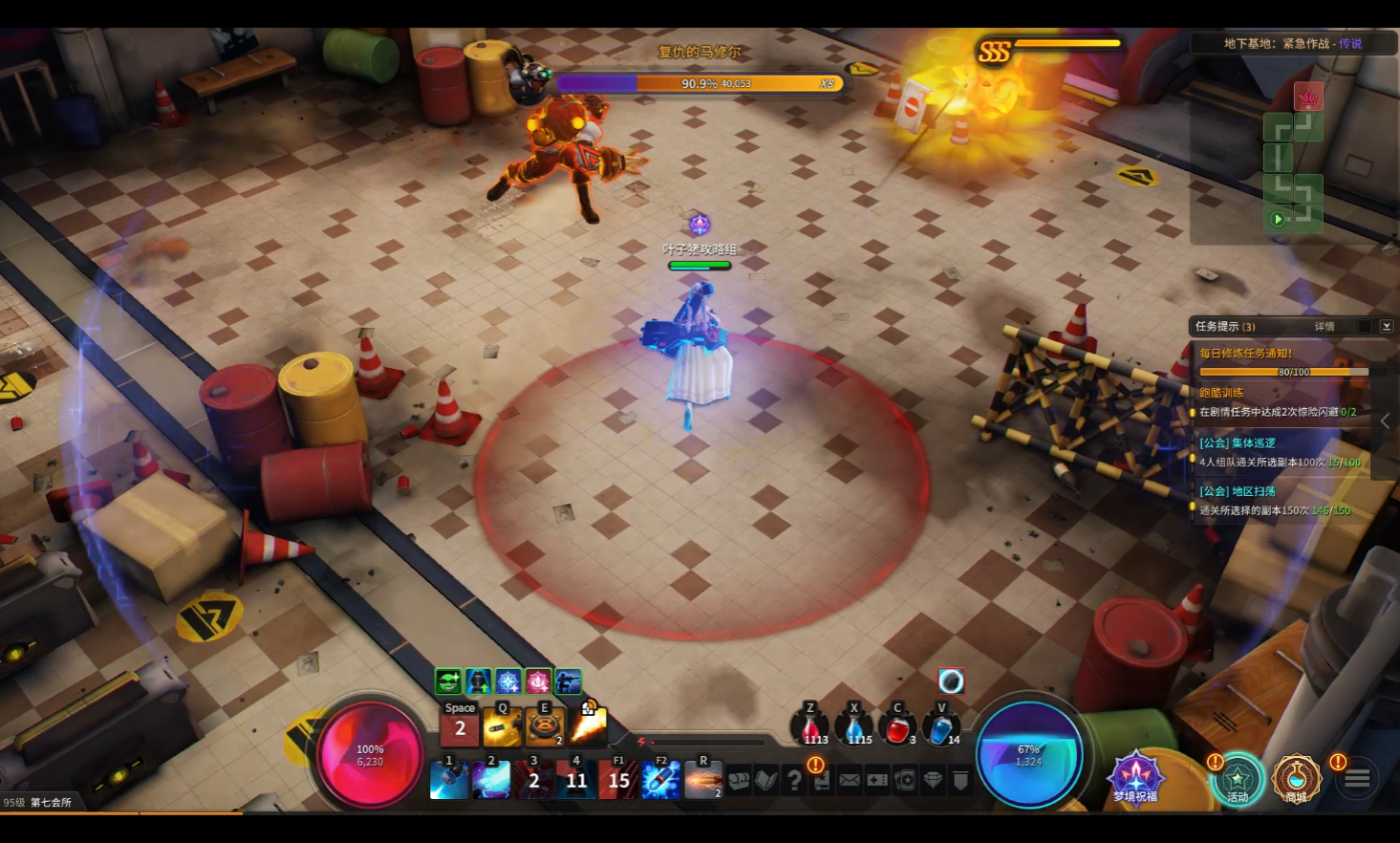The height and width of the screenshot is (843, 1400).
Task: Activate the E turret mine skill
Action: point(545,727)
